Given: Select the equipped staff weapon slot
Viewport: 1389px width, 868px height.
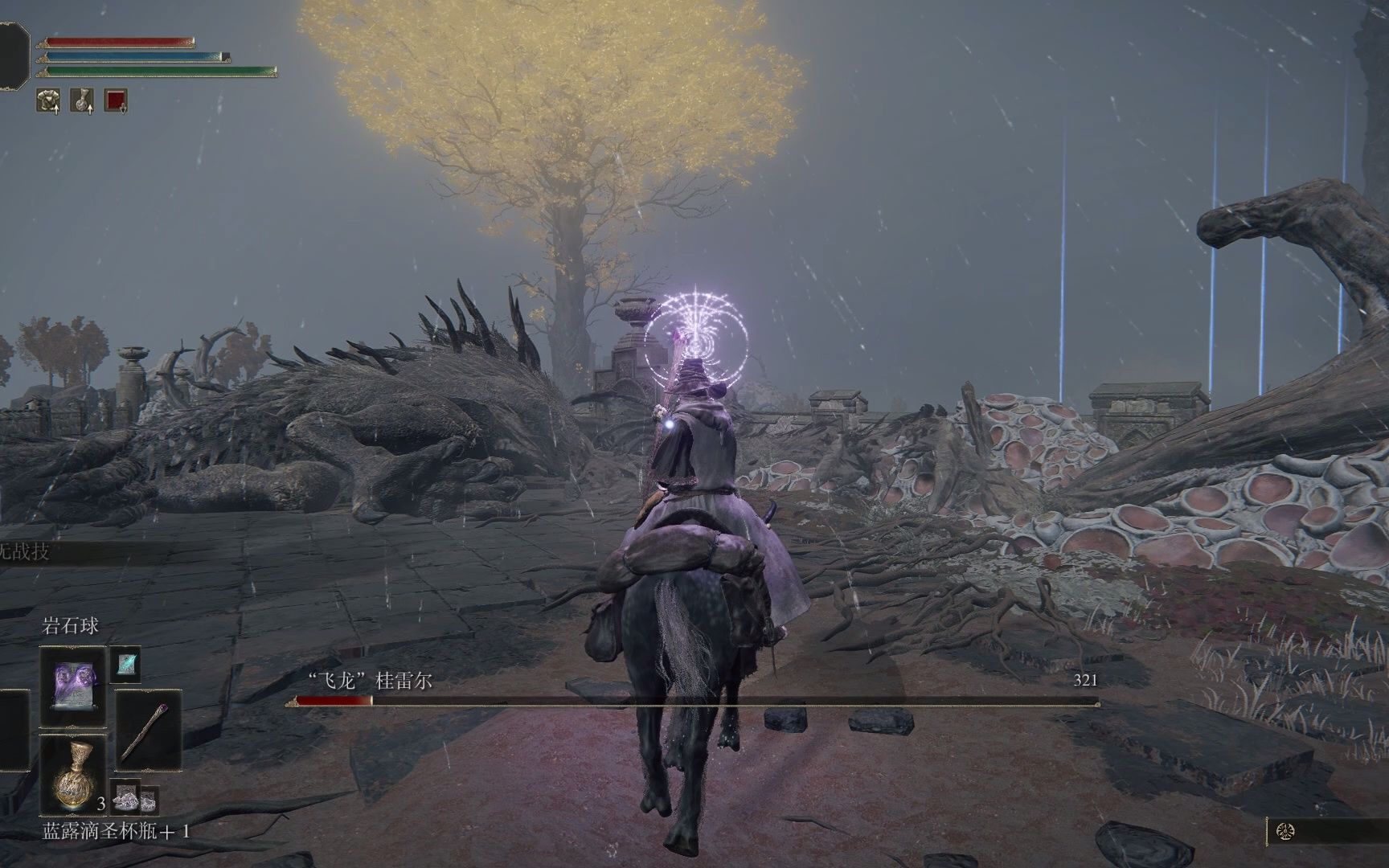Looking at the screenshot, I should click(149, 731).
